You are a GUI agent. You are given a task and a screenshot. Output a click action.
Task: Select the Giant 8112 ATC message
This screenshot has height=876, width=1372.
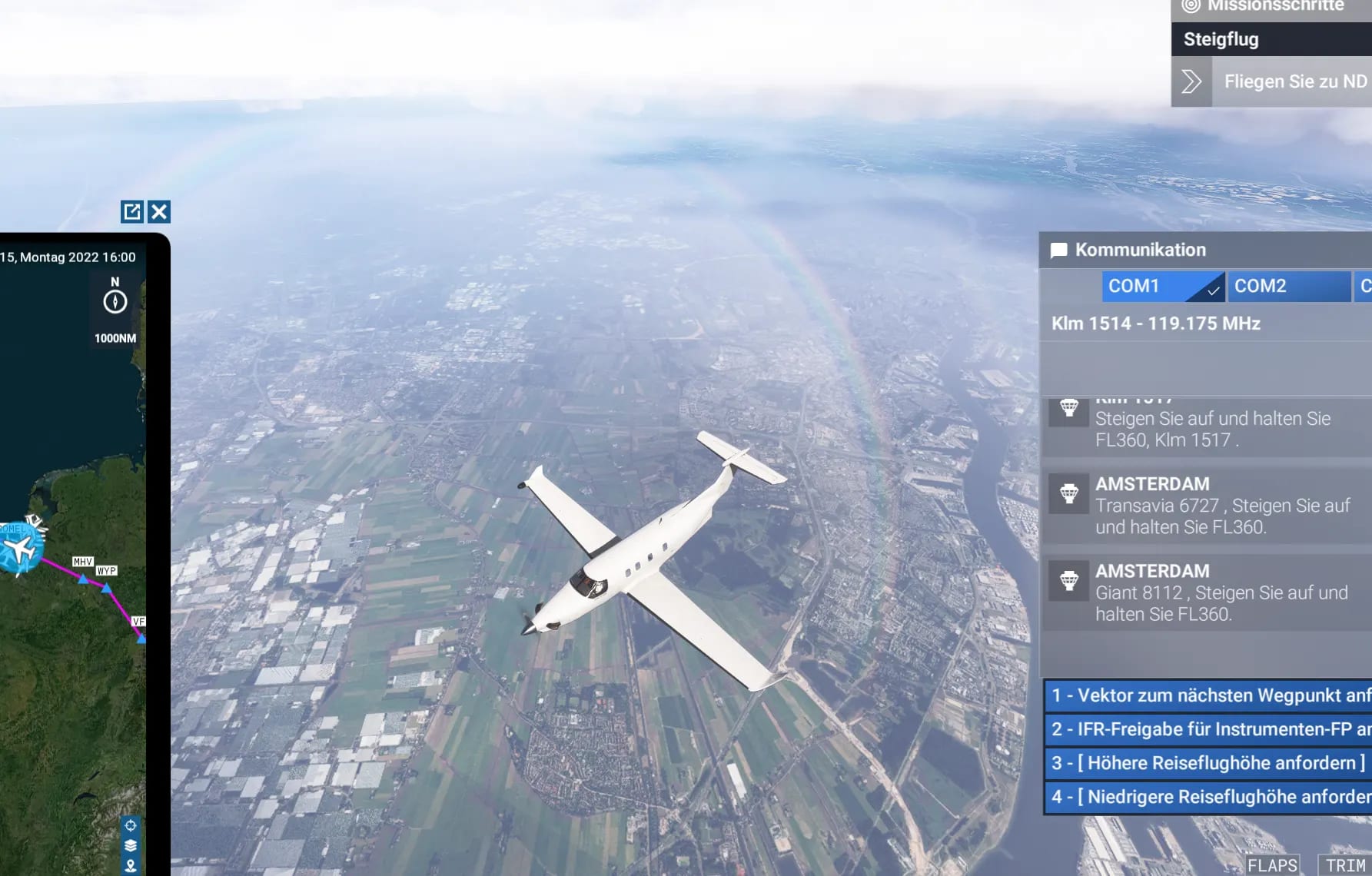[x=1222, y=592]
